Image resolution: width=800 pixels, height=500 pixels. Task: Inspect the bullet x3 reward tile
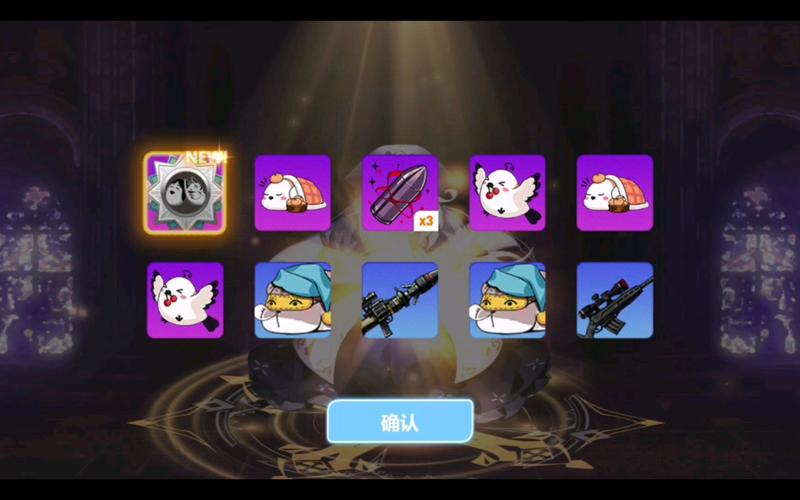tap(400, 193)
